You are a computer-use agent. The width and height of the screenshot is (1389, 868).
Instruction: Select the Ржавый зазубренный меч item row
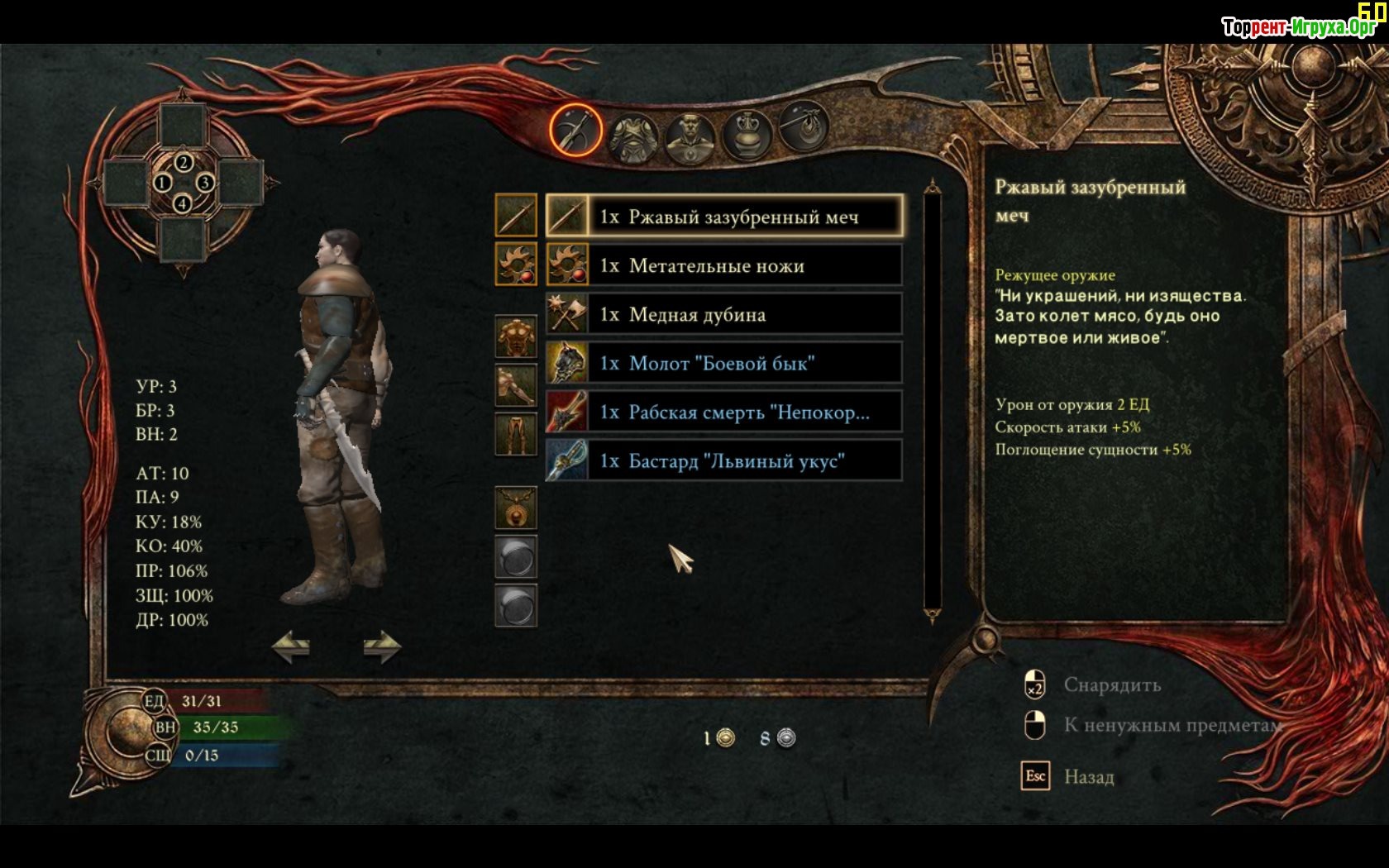pyautogui.click(x=724, y=217)
